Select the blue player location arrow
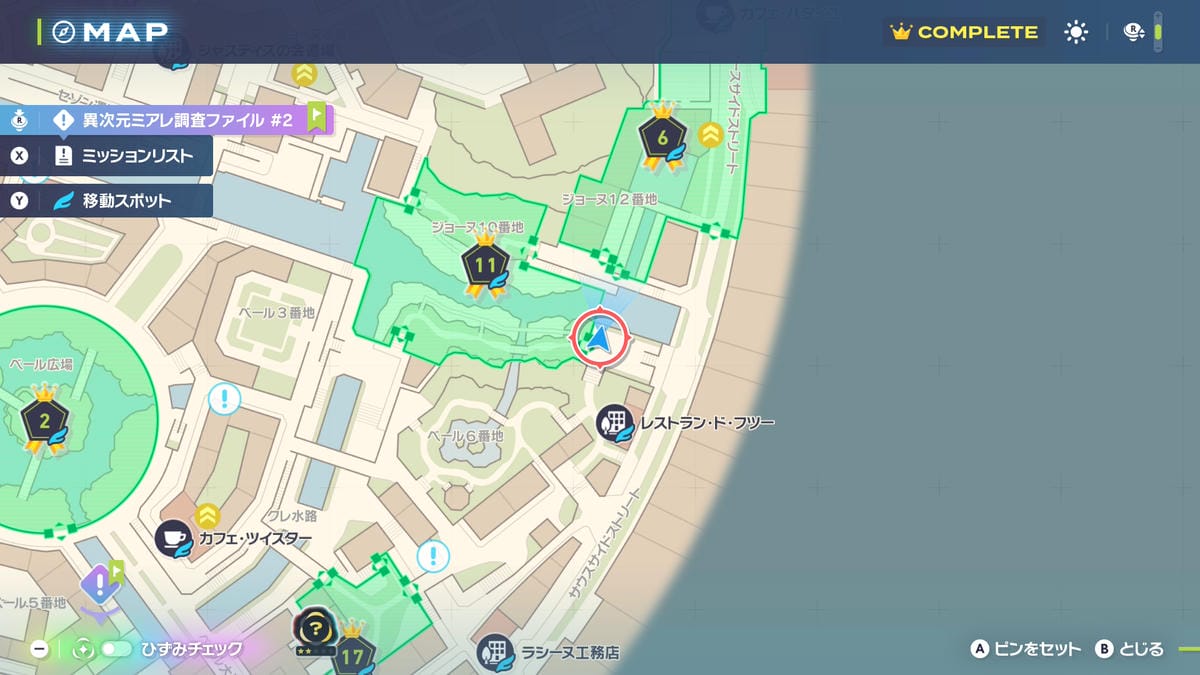 [x=600, y=339]
